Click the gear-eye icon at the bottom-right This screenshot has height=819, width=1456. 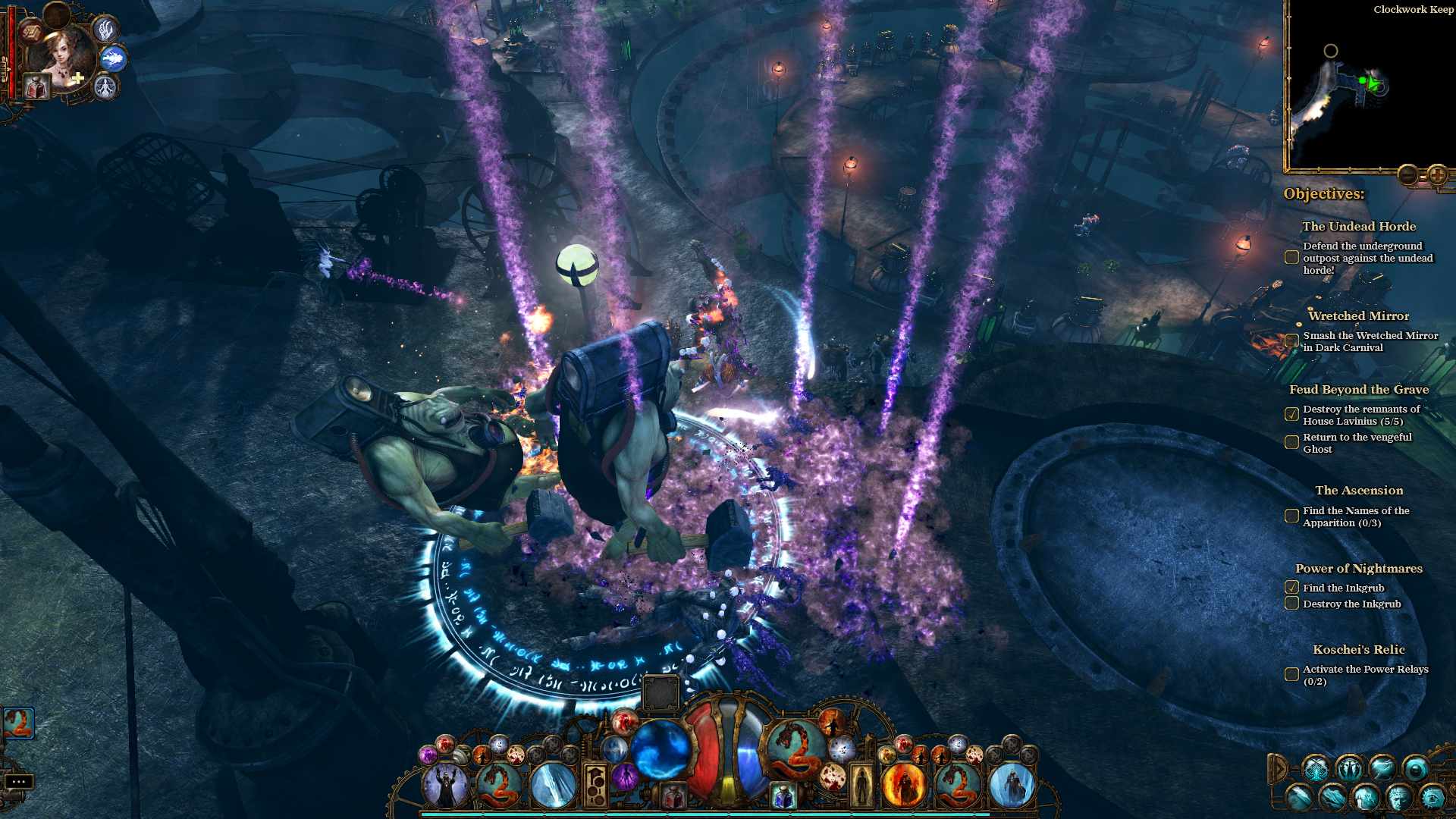click(x=1434, y=798)
